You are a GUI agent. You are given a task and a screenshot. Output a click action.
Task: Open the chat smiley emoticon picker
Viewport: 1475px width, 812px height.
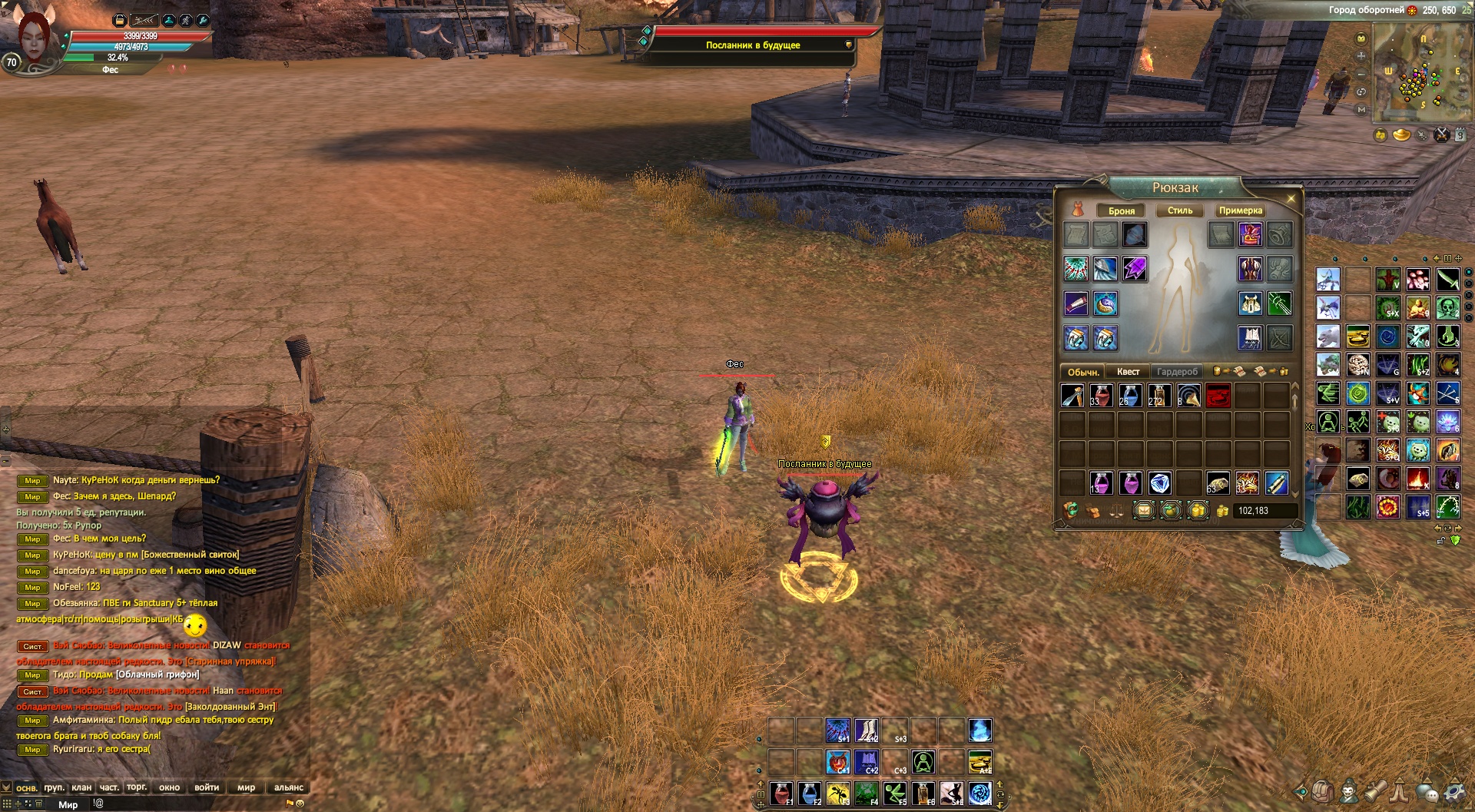pyautogui.click(x=300, y=804)
